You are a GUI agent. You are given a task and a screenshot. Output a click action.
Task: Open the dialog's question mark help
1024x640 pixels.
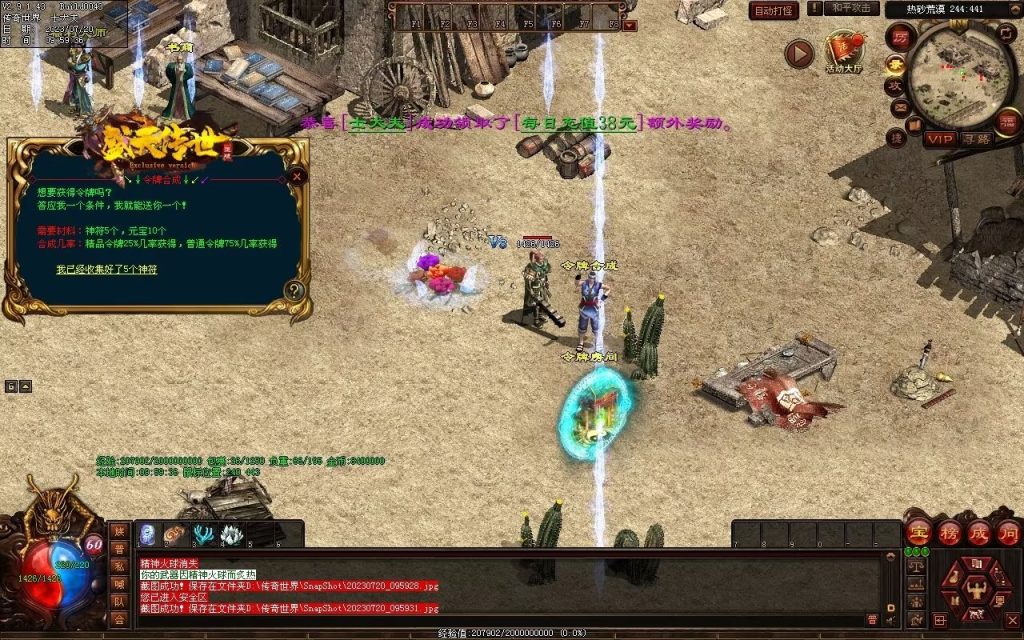[x=294, y=291]
